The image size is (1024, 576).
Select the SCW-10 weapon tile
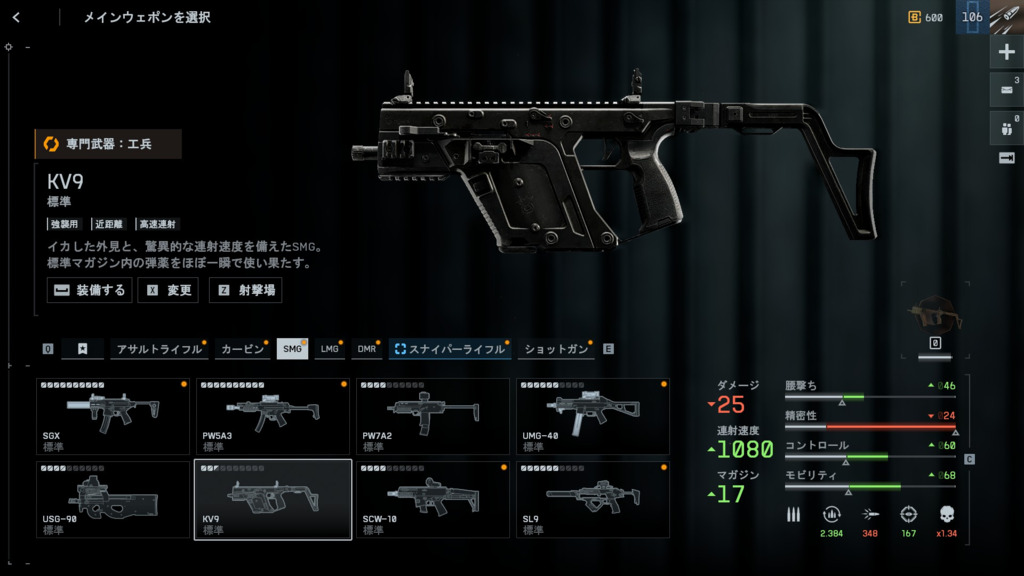click(x=433, y=499)
